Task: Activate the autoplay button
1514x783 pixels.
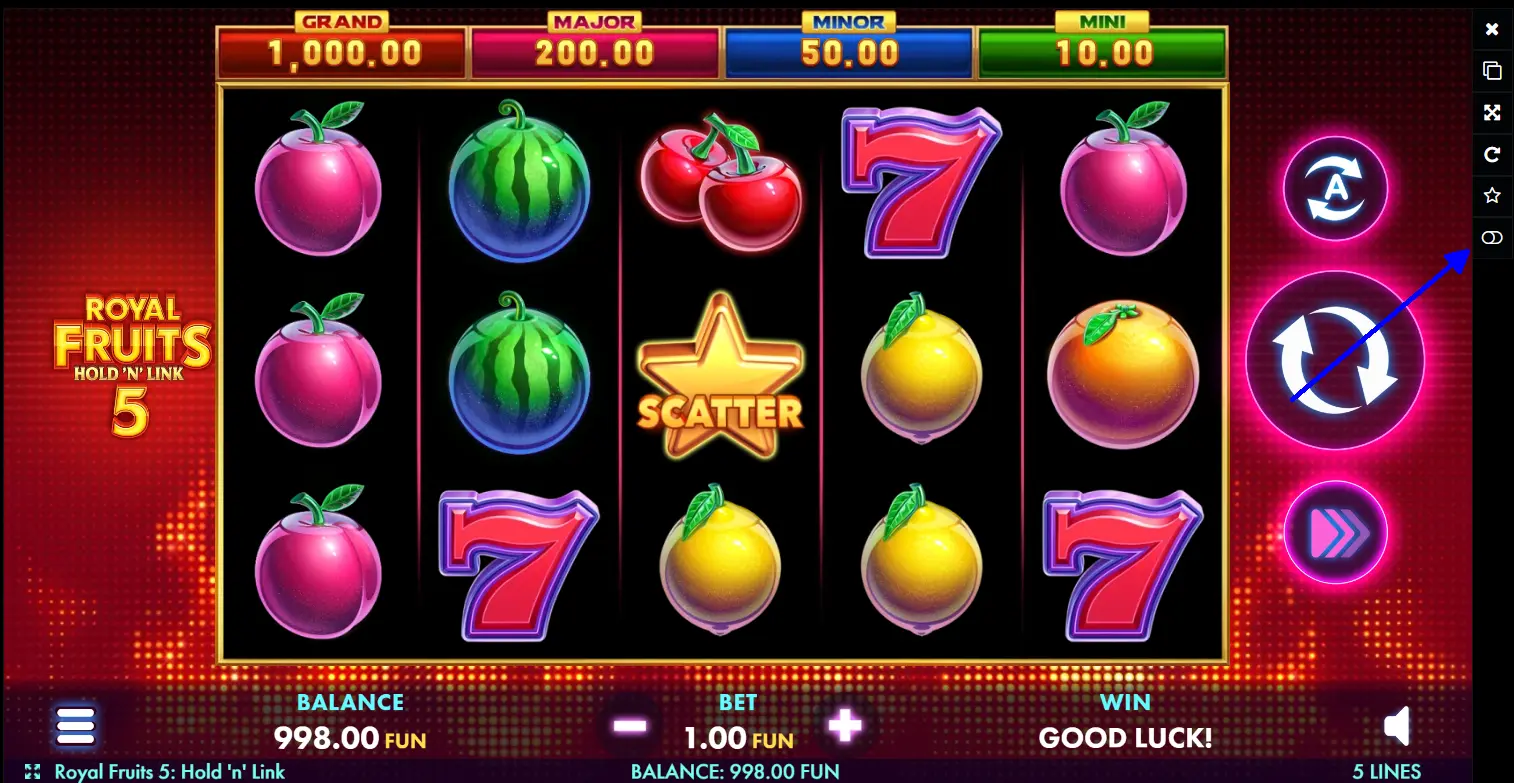Action: pos(1335,189)
